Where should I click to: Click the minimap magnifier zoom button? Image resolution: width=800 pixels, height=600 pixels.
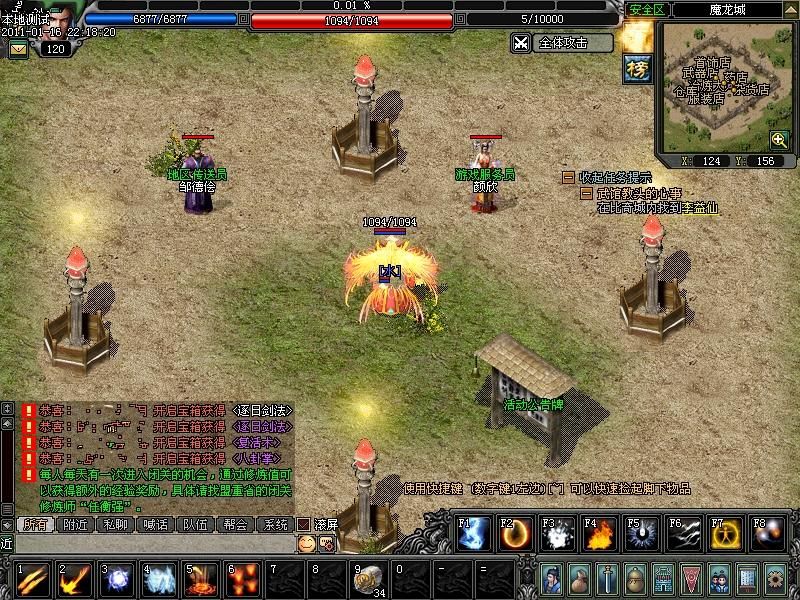coord(778,140)
